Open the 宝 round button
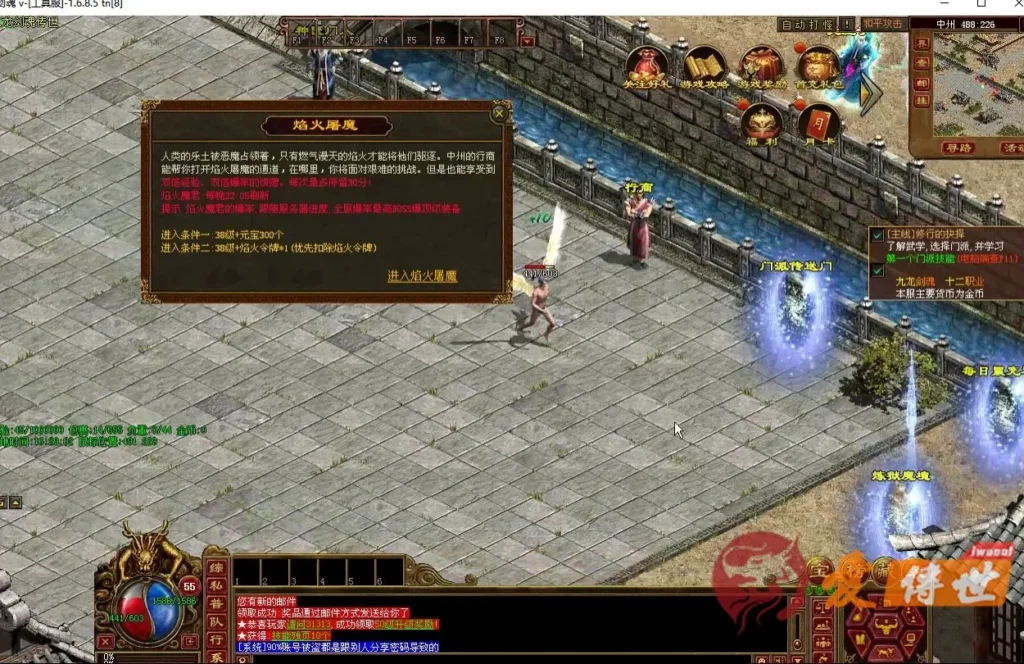 tap(820, 568)
